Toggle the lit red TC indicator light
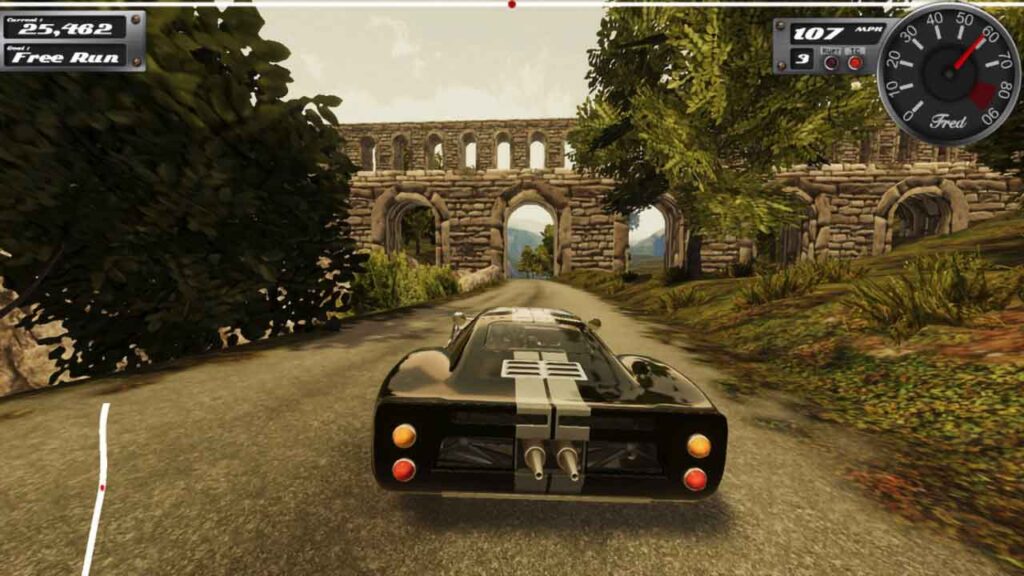The height and width of the screenshot is (576, 1024). coord(855,62)
